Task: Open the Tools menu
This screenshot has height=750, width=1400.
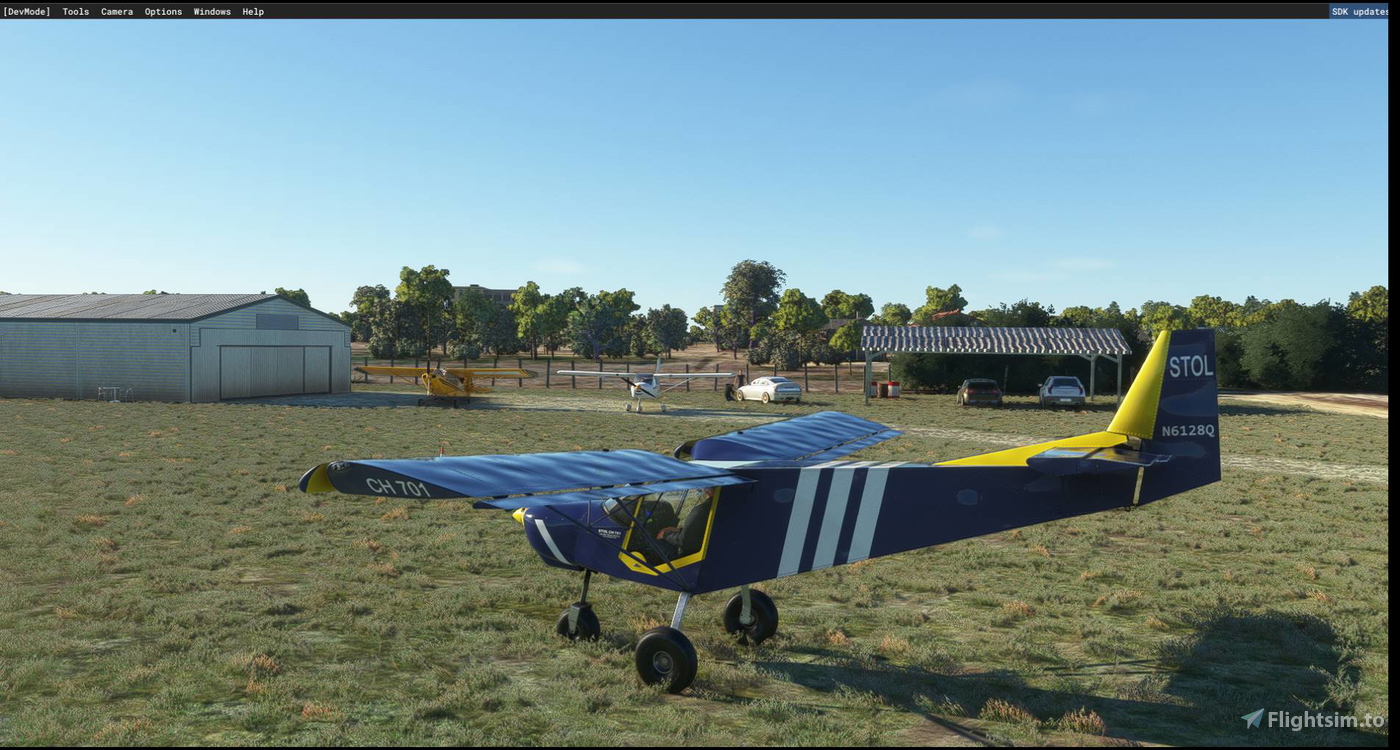Action: [x=75, y=11]
